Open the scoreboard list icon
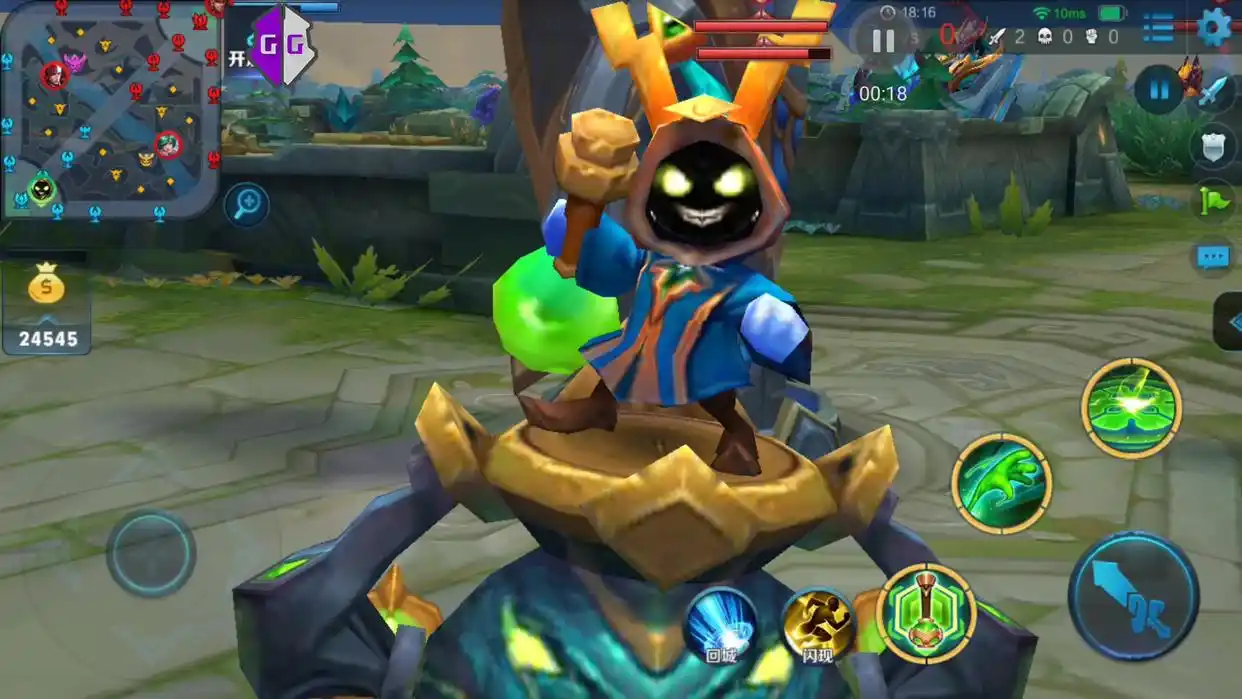 [x=1158, y=28]
